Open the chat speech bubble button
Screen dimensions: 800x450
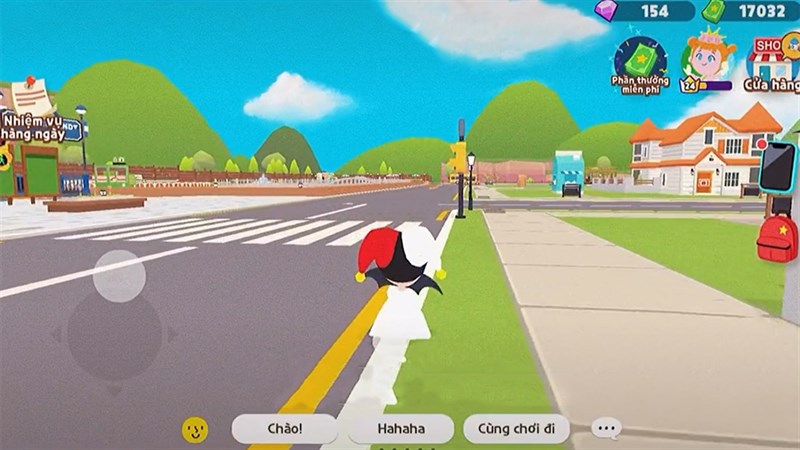click(607, 429)
